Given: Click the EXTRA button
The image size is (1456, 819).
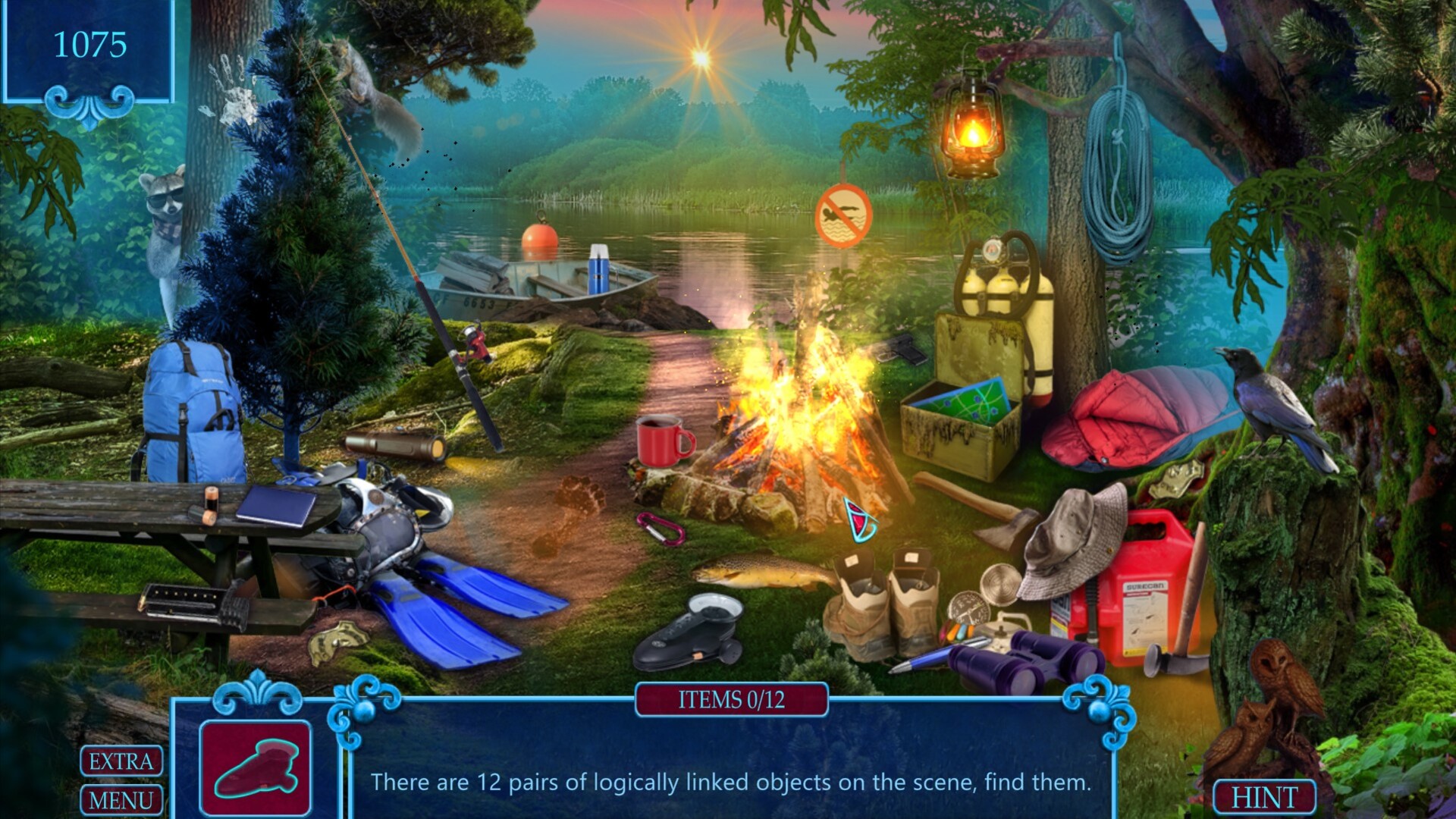Looking at the screenshot, I should coord(121,761).
